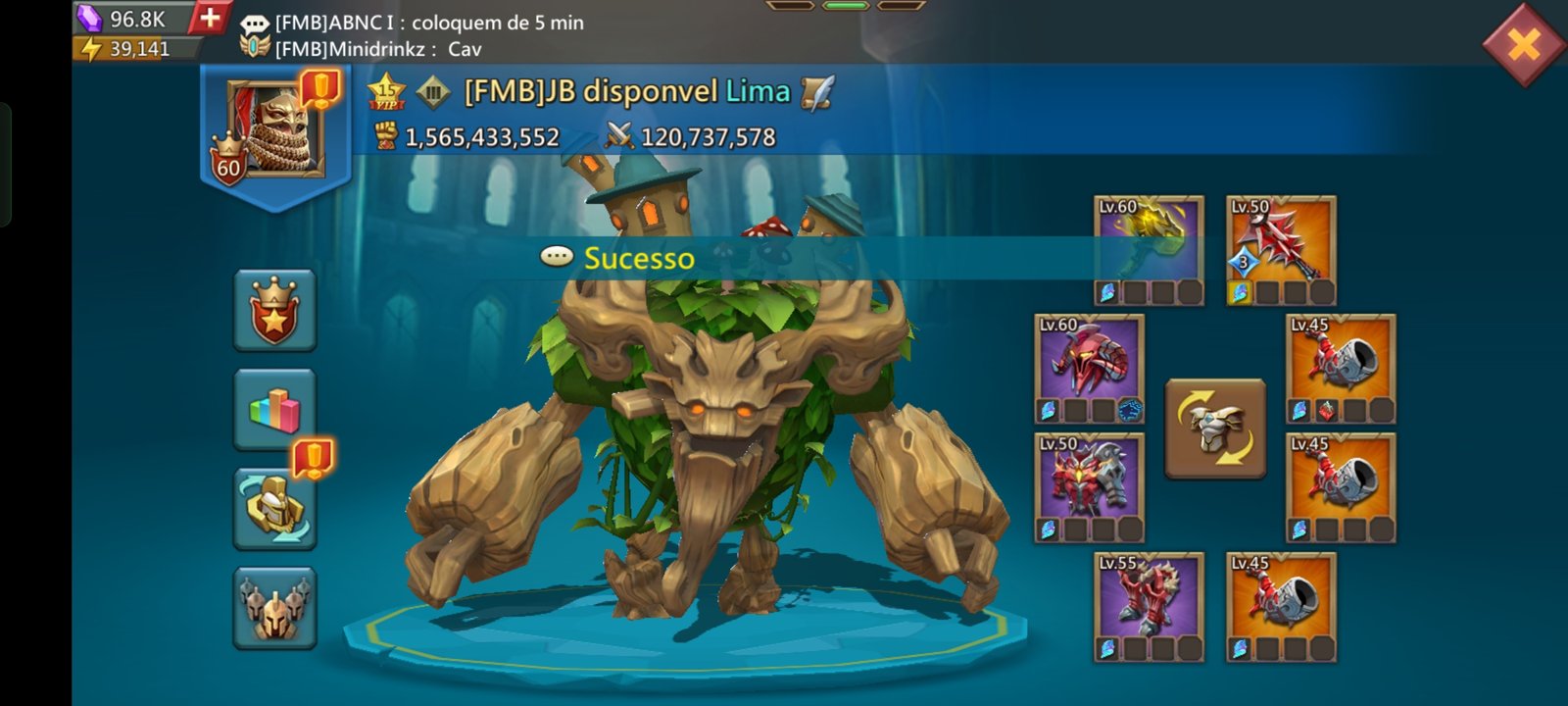Select the Lv.60 green weapon slot
Image resolution: width=1568 pixels, height=706 pixels.
pos(1149,249)
